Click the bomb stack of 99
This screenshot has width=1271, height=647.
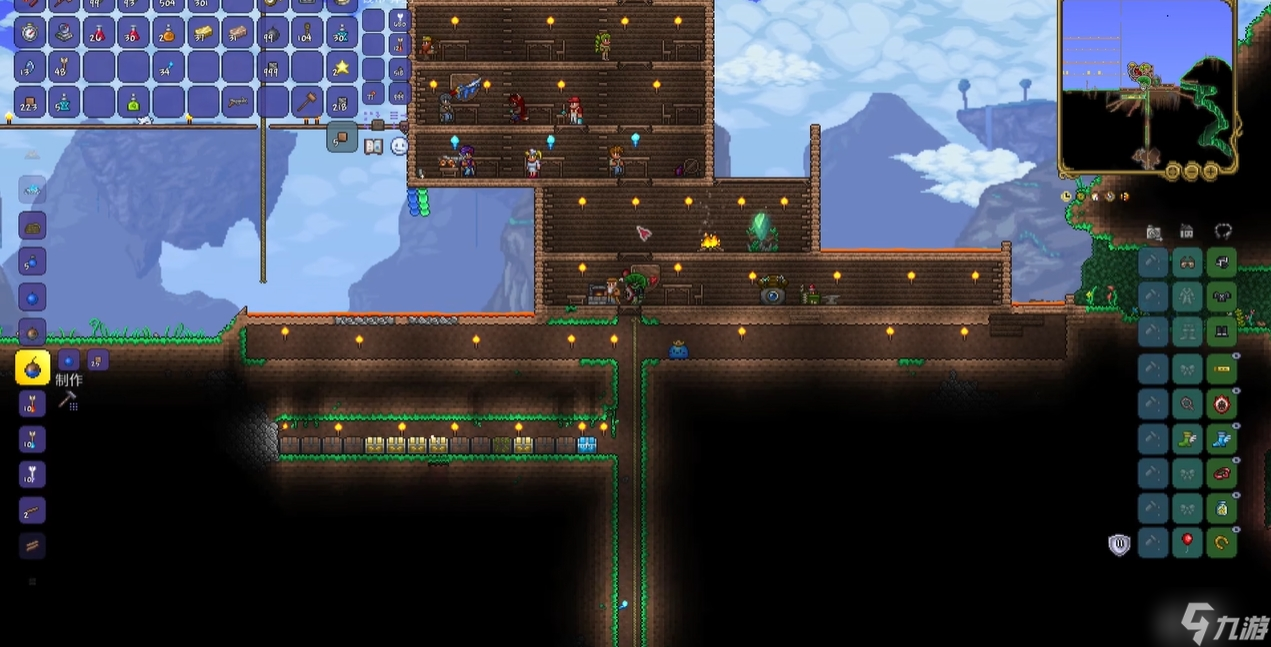[272, 33]
